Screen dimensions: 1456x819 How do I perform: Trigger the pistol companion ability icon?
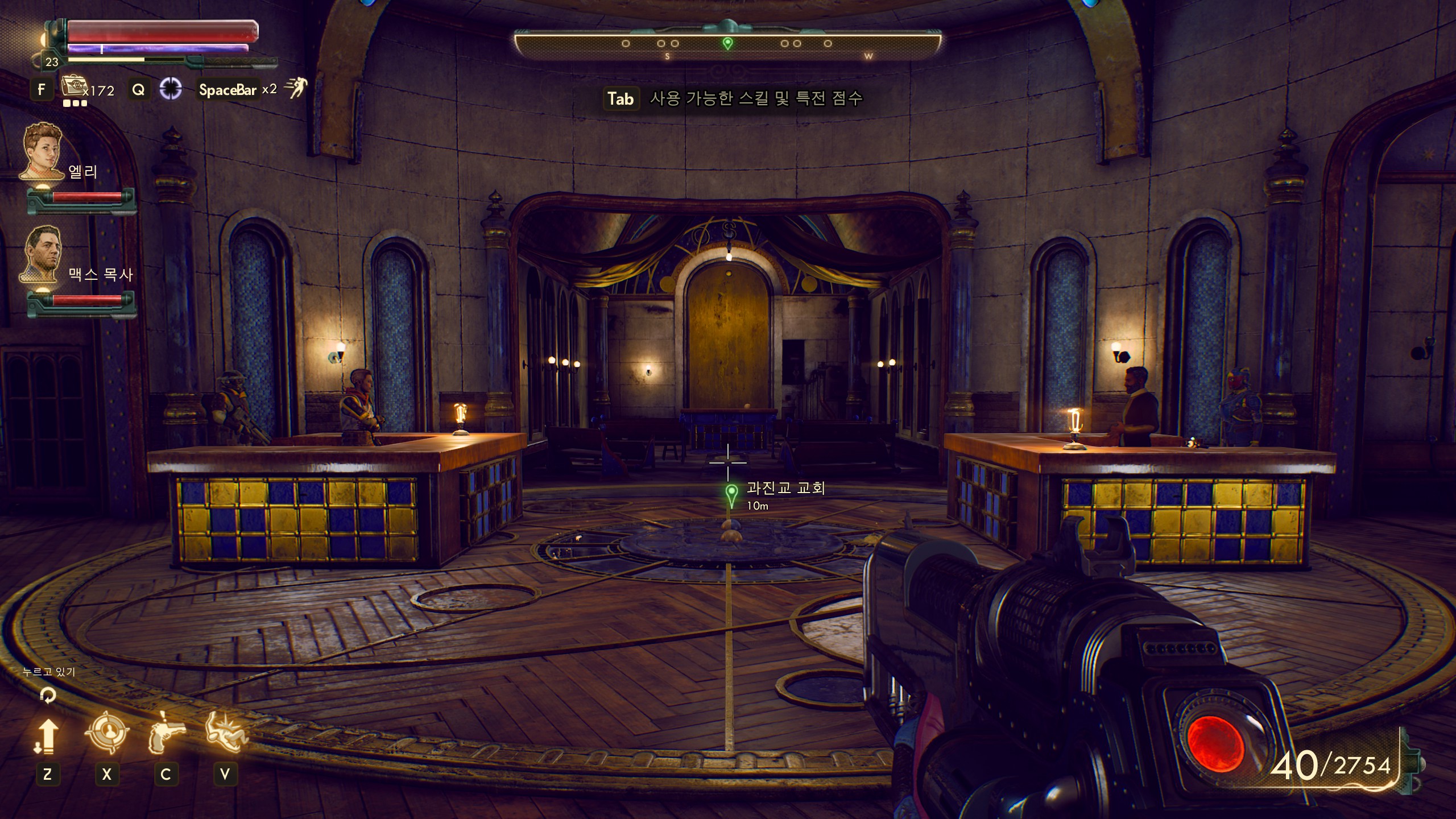(x=166, y=734)
